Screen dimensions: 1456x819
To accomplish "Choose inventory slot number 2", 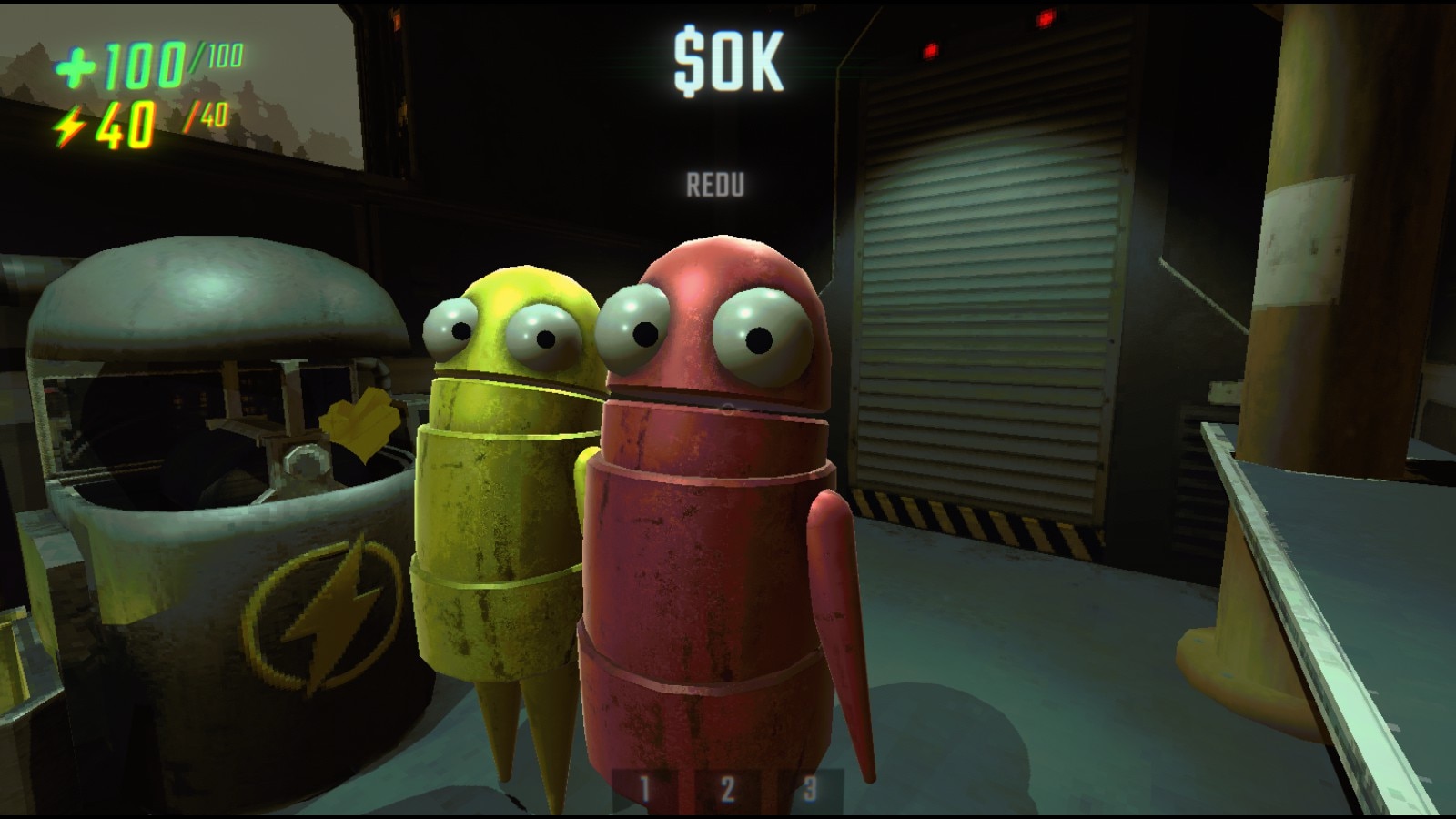I will [x=727, y=789].
